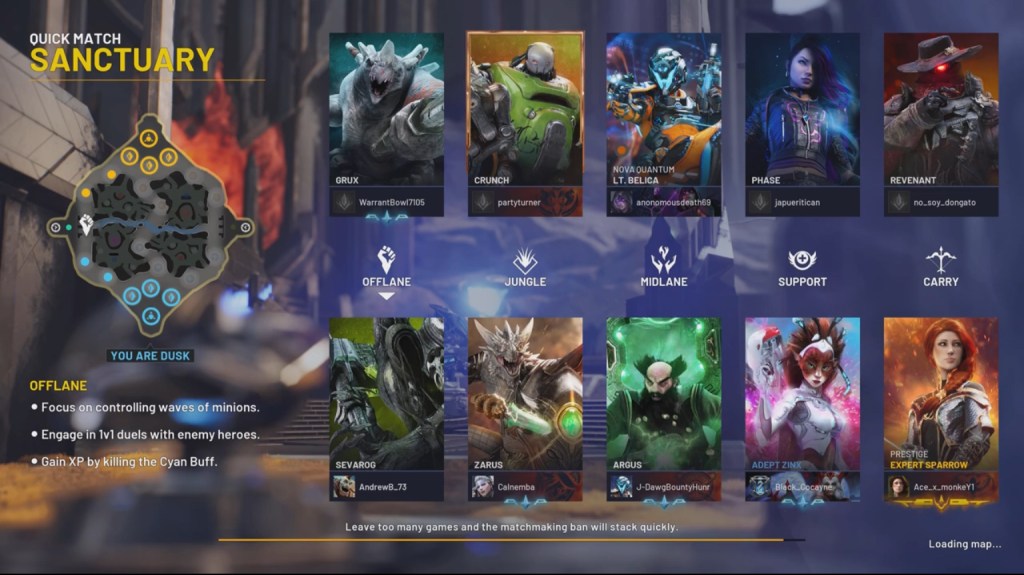This screenshot has width=1024, height=575.
Task: Select the Offlane role icon
Action: point(386,262)
